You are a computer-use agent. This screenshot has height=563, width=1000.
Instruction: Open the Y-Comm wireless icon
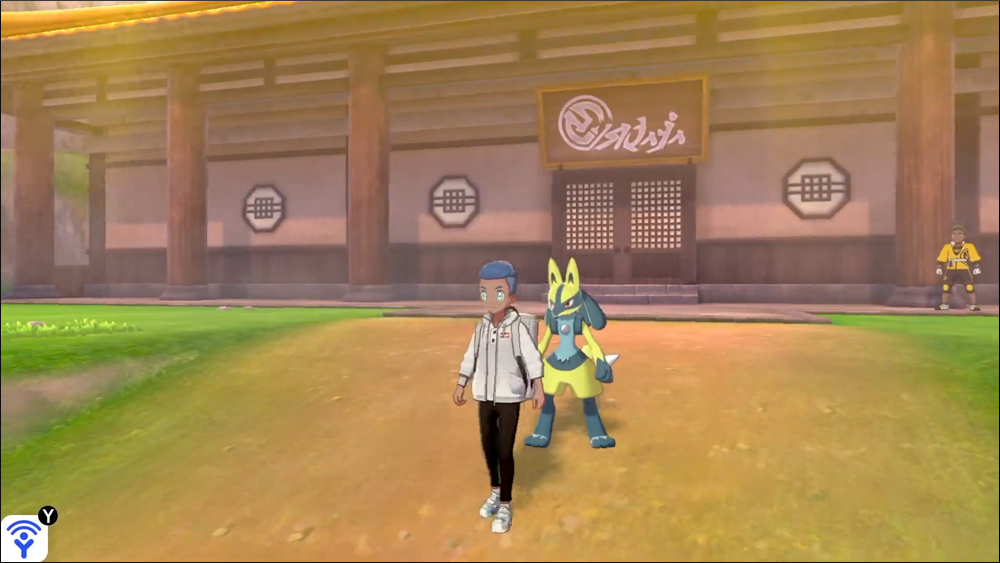coord(23,538)
